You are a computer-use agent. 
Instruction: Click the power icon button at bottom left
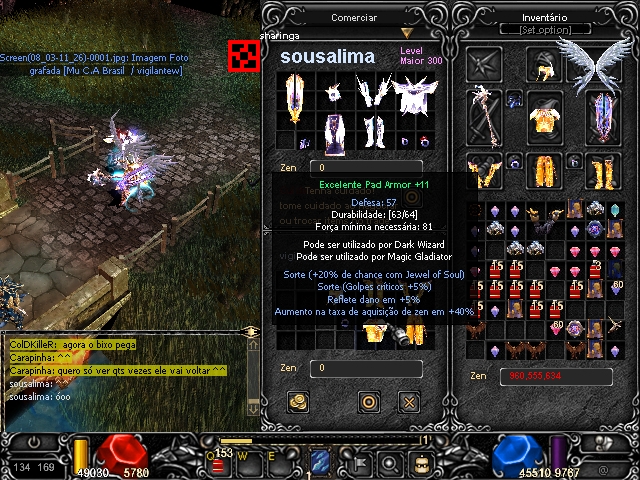(x=36, y=441)
